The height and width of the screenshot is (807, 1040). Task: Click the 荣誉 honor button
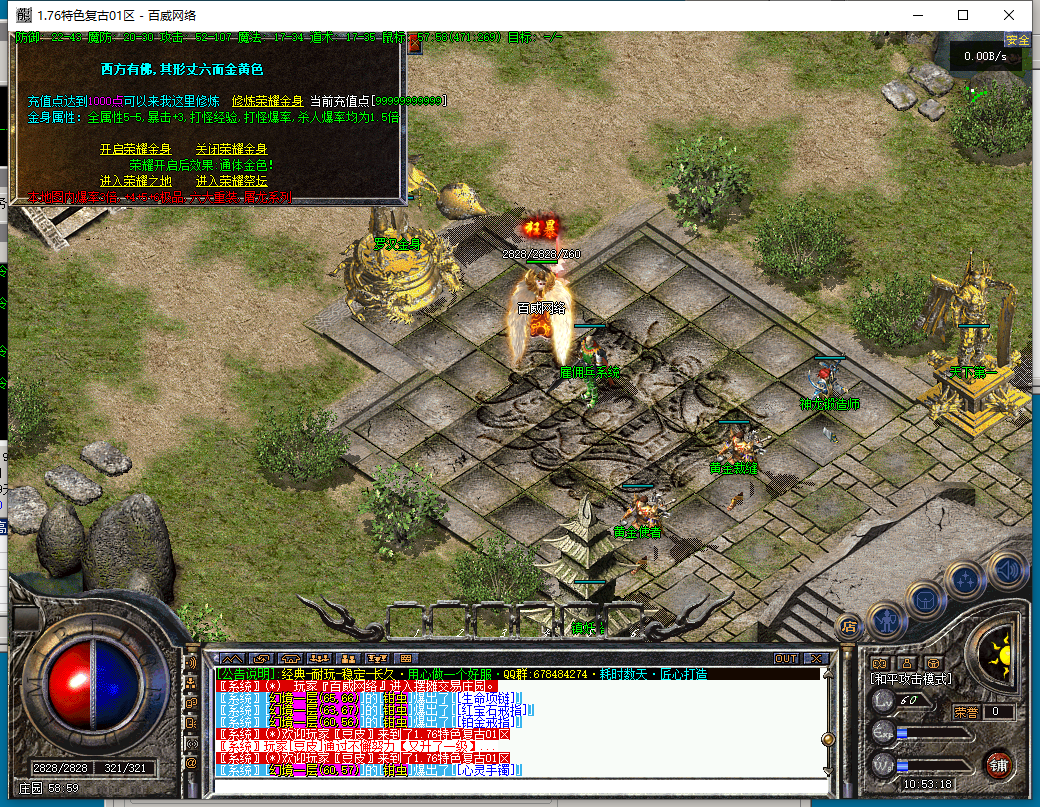pyautogui.click(x=965, y=712)
